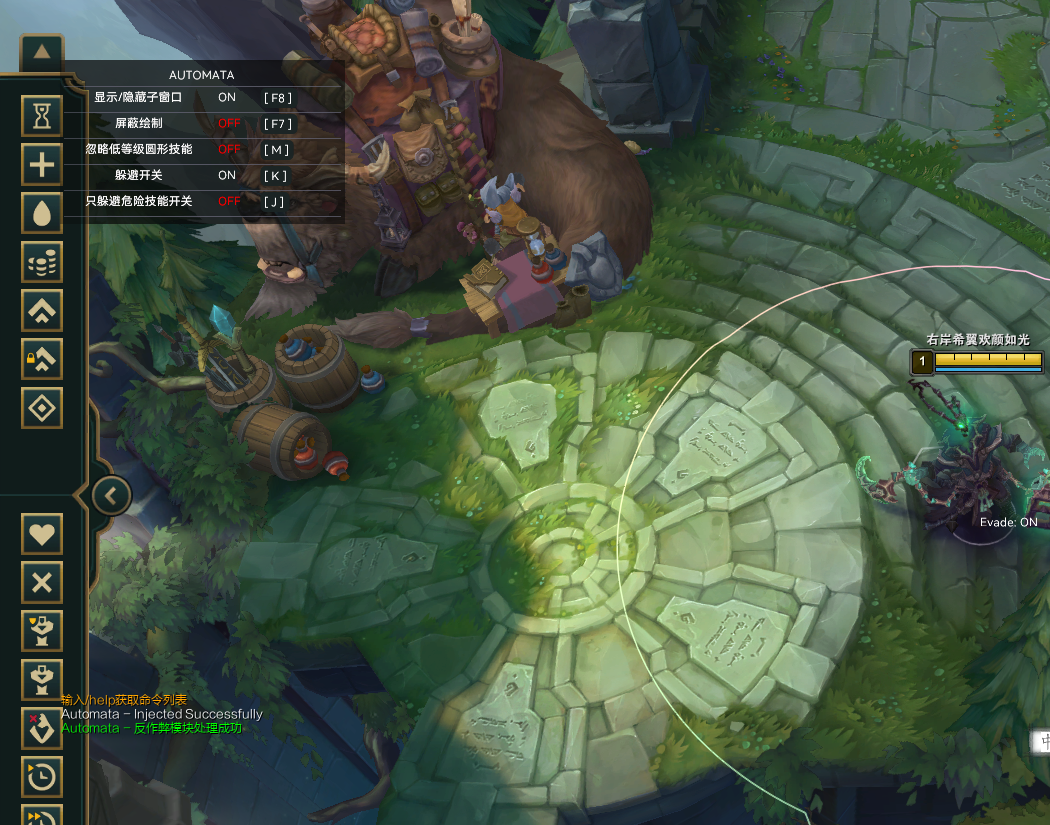Image resolution: width=1050 pixels, height=825 pixels.
Task: Click the clock with play arrow button
Action: (x=42, y=776)
